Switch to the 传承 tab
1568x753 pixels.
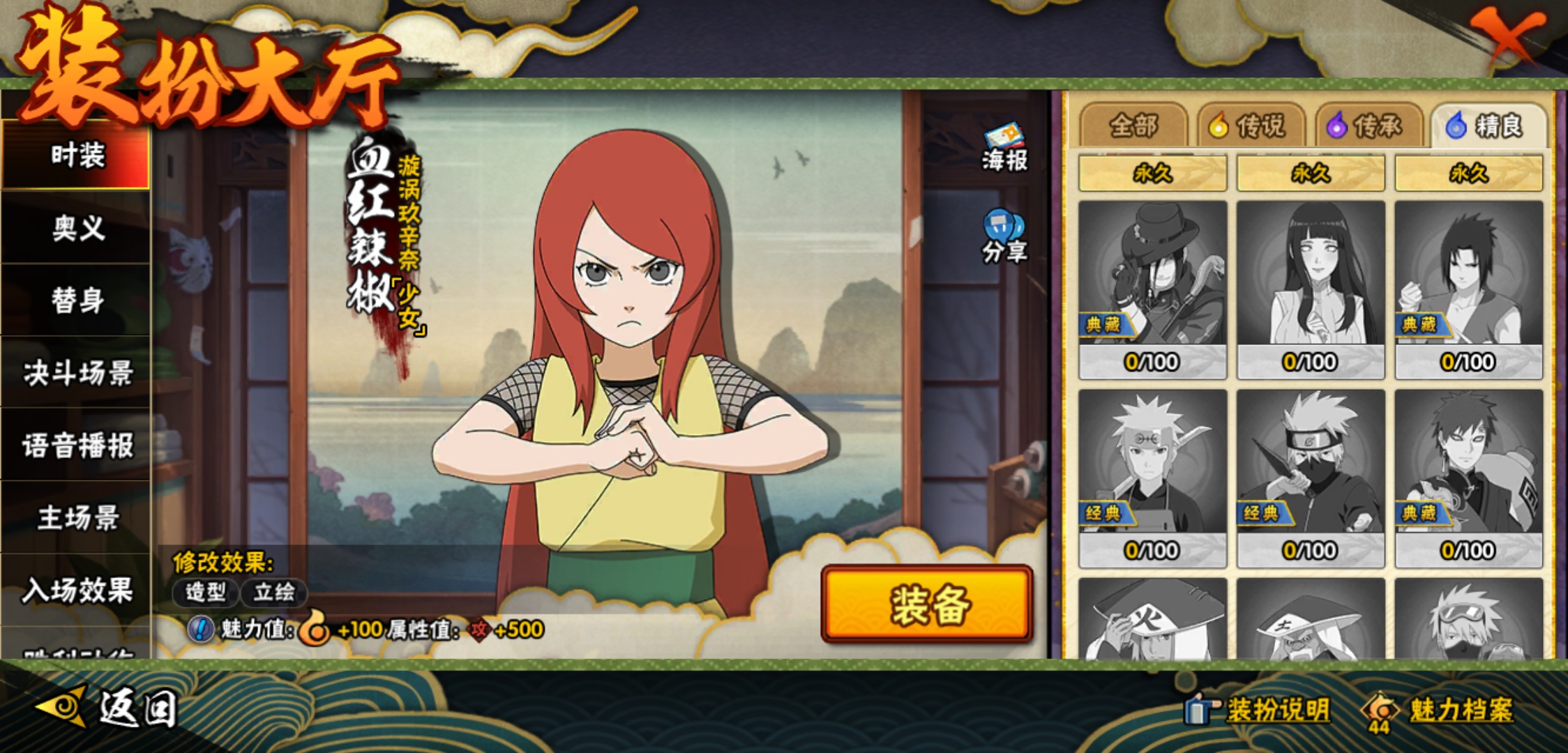[1369, 126]
